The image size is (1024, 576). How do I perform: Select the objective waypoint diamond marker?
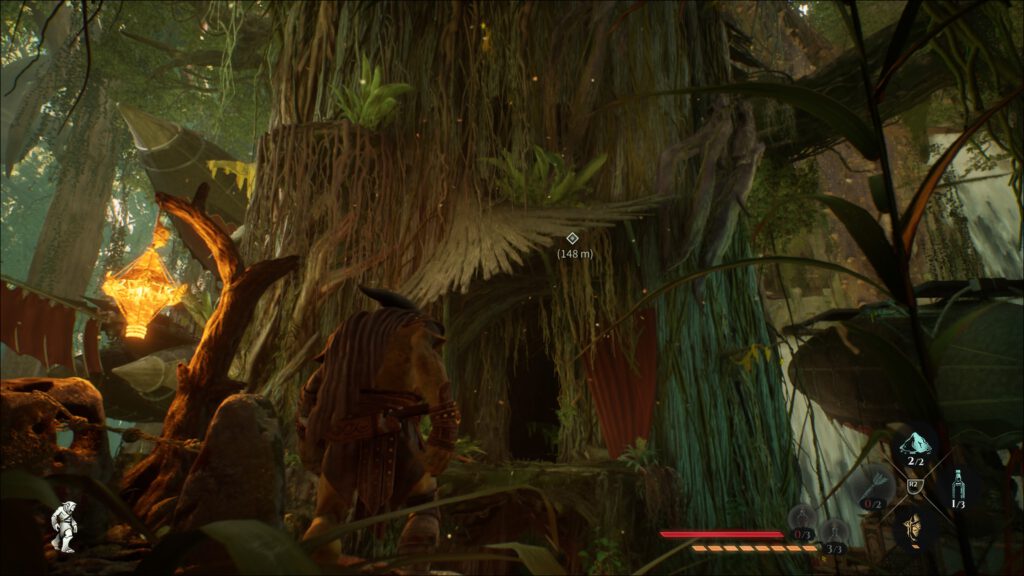[573, 238]
